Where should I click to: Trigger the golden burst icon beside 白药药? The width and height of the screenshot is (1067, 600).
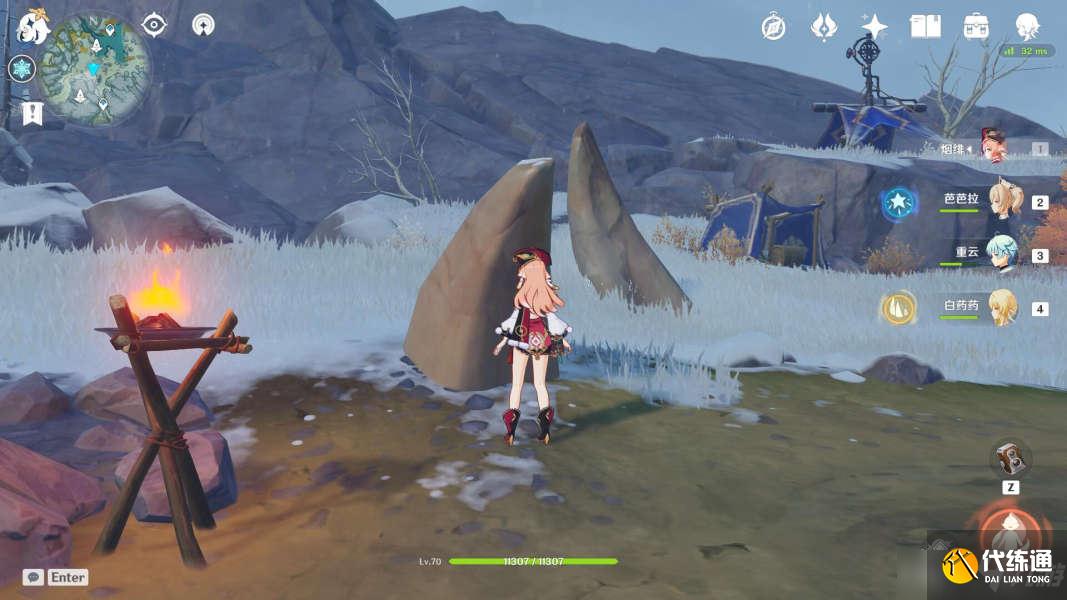898,308
